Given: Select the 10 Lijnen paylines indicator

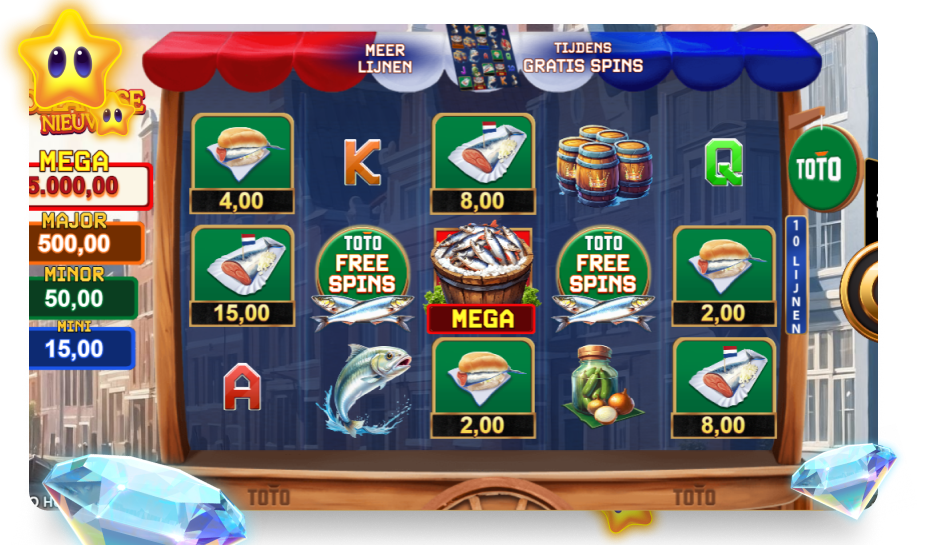Looking at the screenshot, I should pos(797,274).
